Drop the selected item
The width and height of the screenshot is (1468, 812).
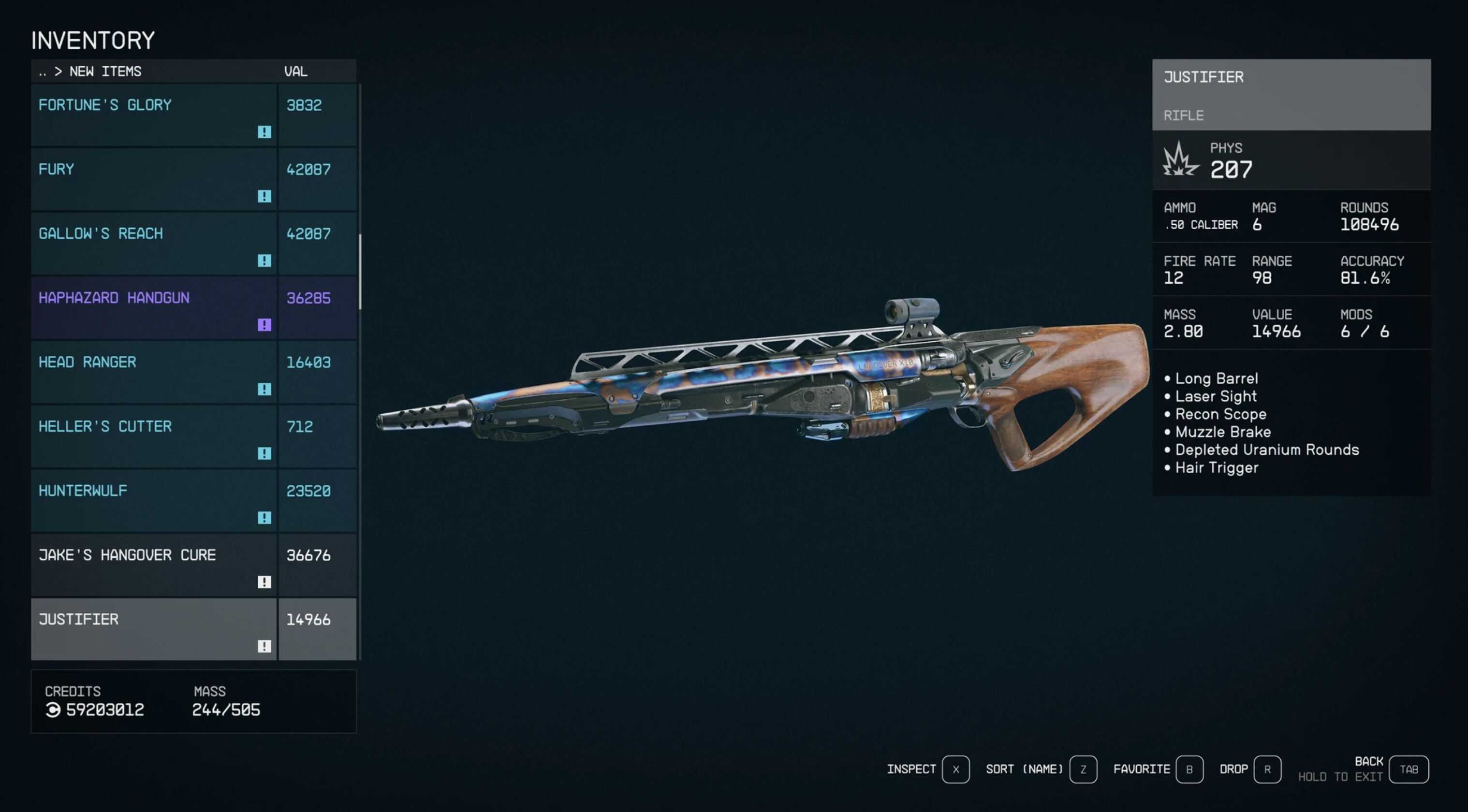click(1267, 769)
